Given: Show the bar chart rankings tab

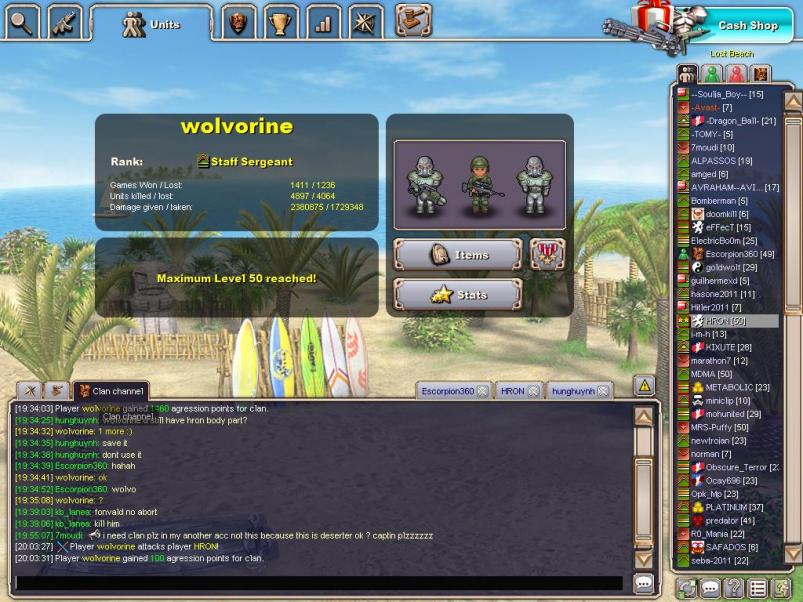Looking at the screenshot, I should click(322, 22).
